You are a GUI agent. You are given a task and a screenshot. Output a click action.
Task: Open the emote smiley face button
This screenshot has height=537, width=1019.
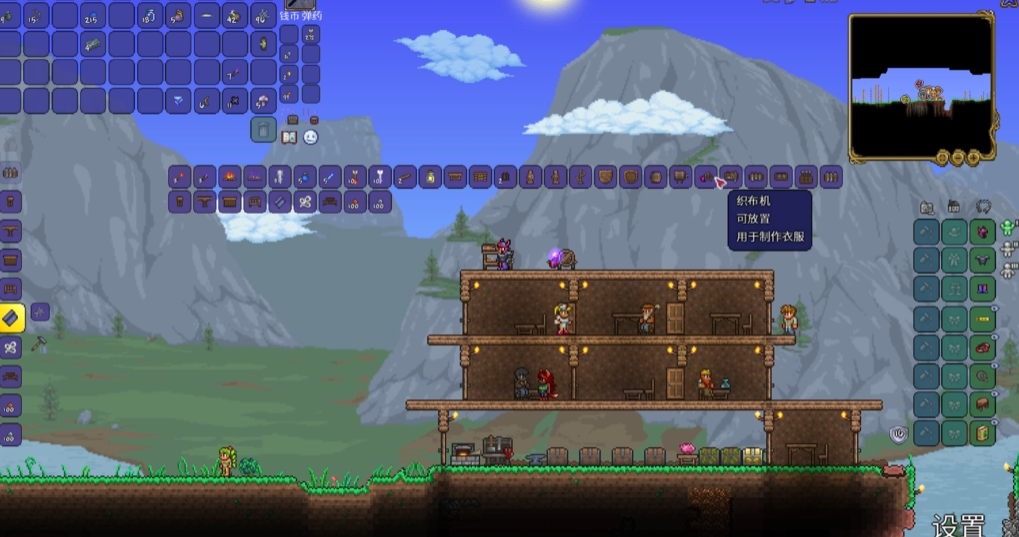(x=311, y=137)
